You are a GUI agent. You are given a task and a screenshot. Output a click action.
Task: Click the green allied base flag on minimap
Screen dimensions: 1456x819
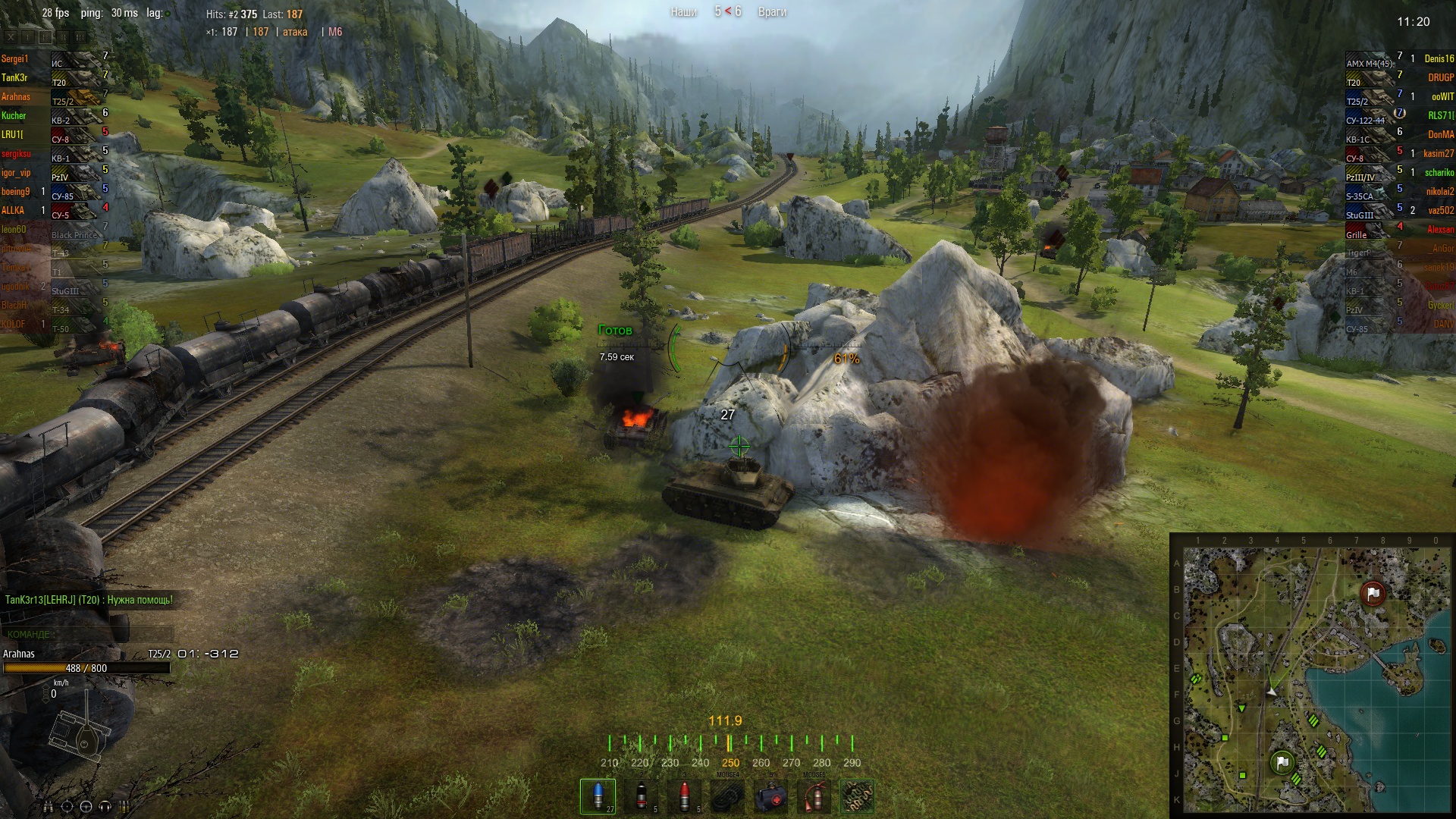pyautogui.click(x=1282, y=762)
